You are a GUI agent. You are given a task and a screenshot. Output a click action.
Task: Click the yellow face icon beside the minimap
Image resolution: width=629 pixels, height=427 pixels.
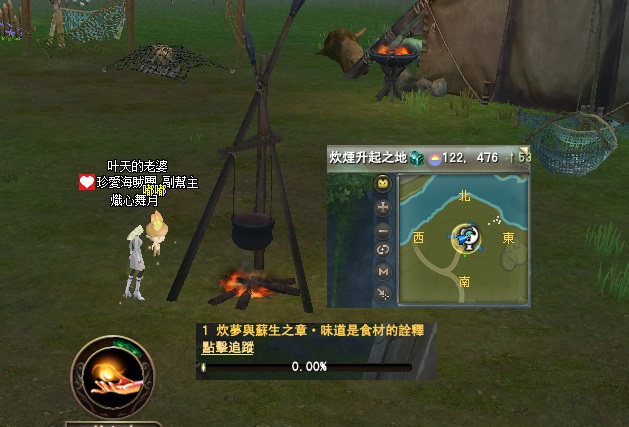383,185
